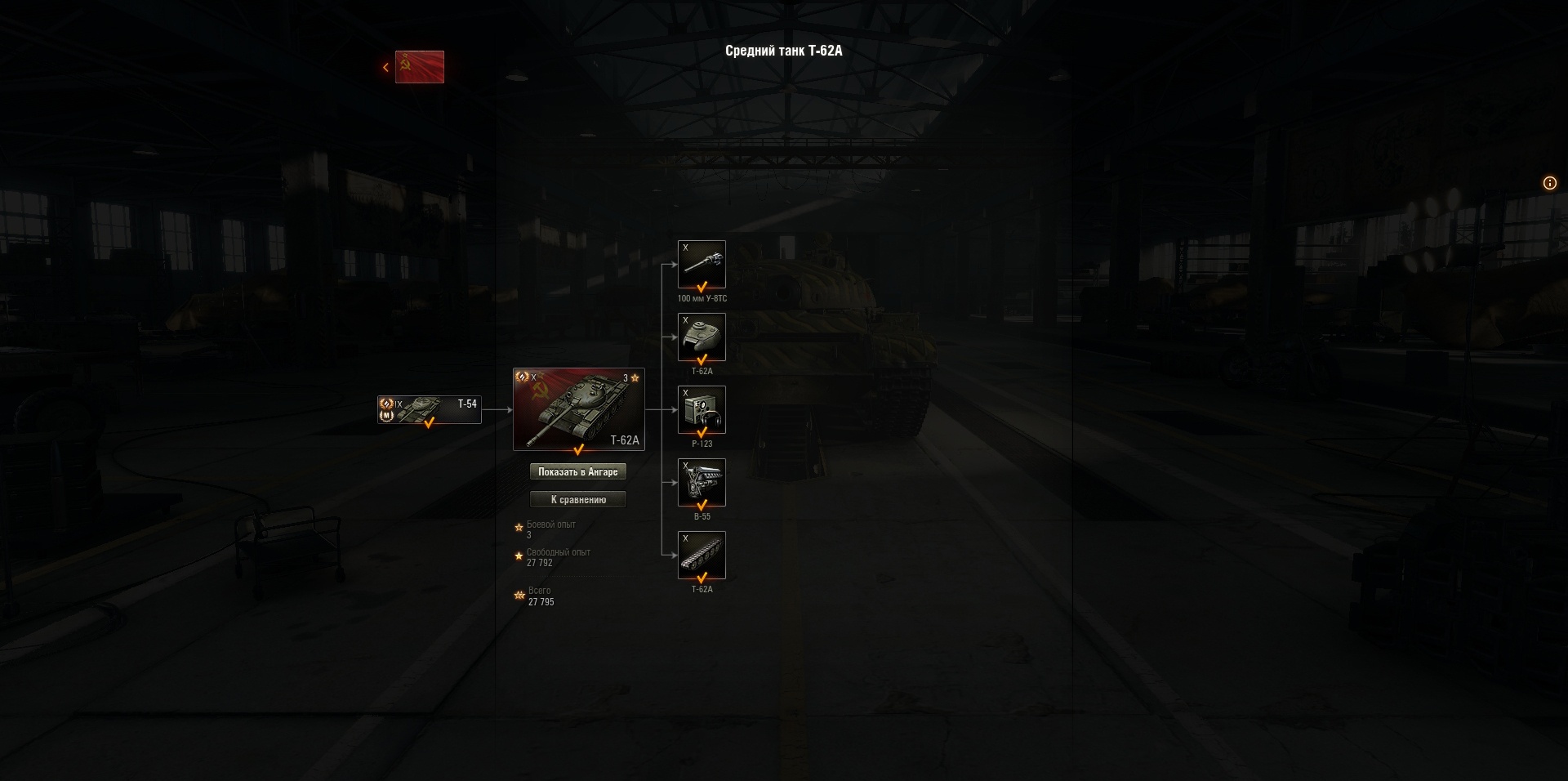Select the 100 мм У-8ТС gun module
Screen dimensions: 1568x781
pos(702,263)
